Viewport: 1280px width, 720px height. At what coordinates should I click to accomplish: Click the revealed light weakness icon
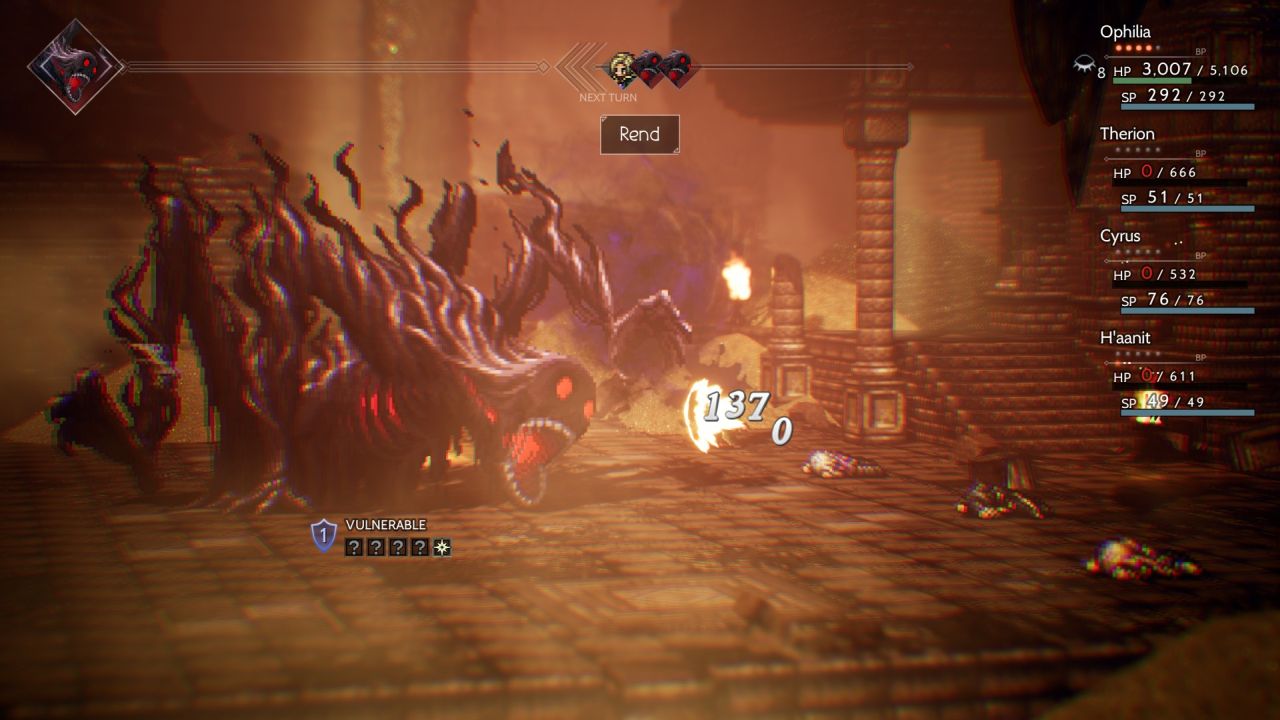[441, 547]
